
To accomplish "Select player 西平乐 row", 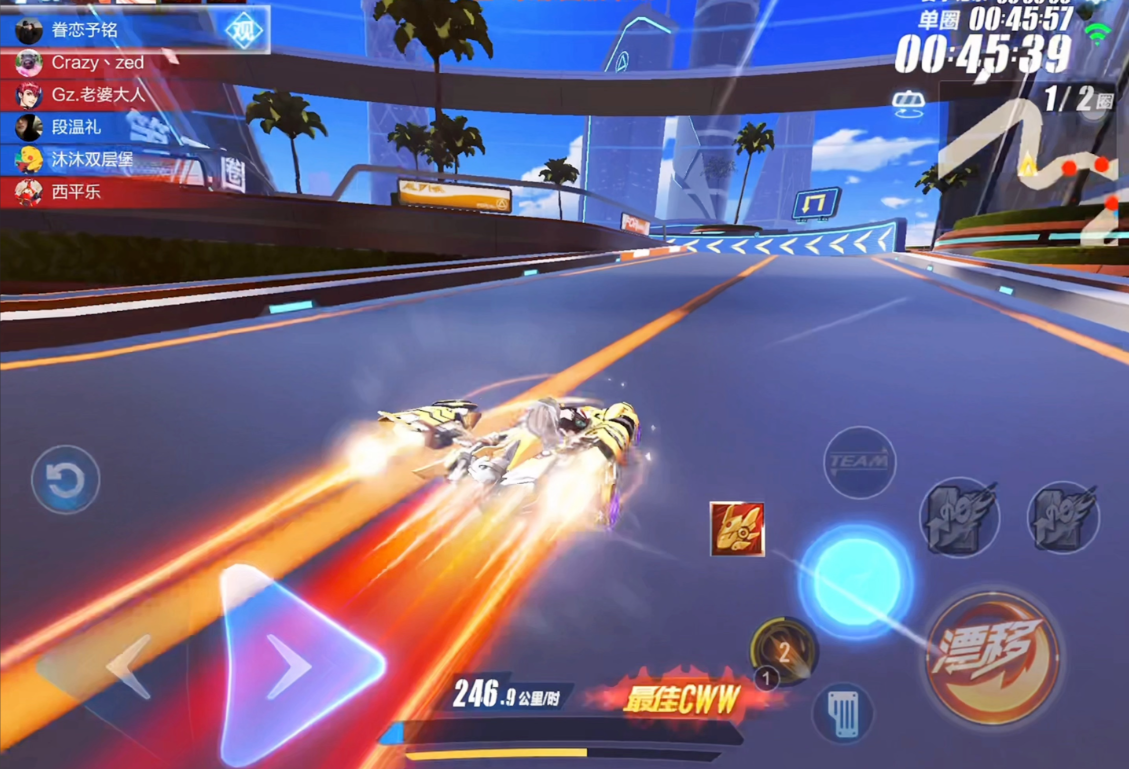I will (75, 191).
